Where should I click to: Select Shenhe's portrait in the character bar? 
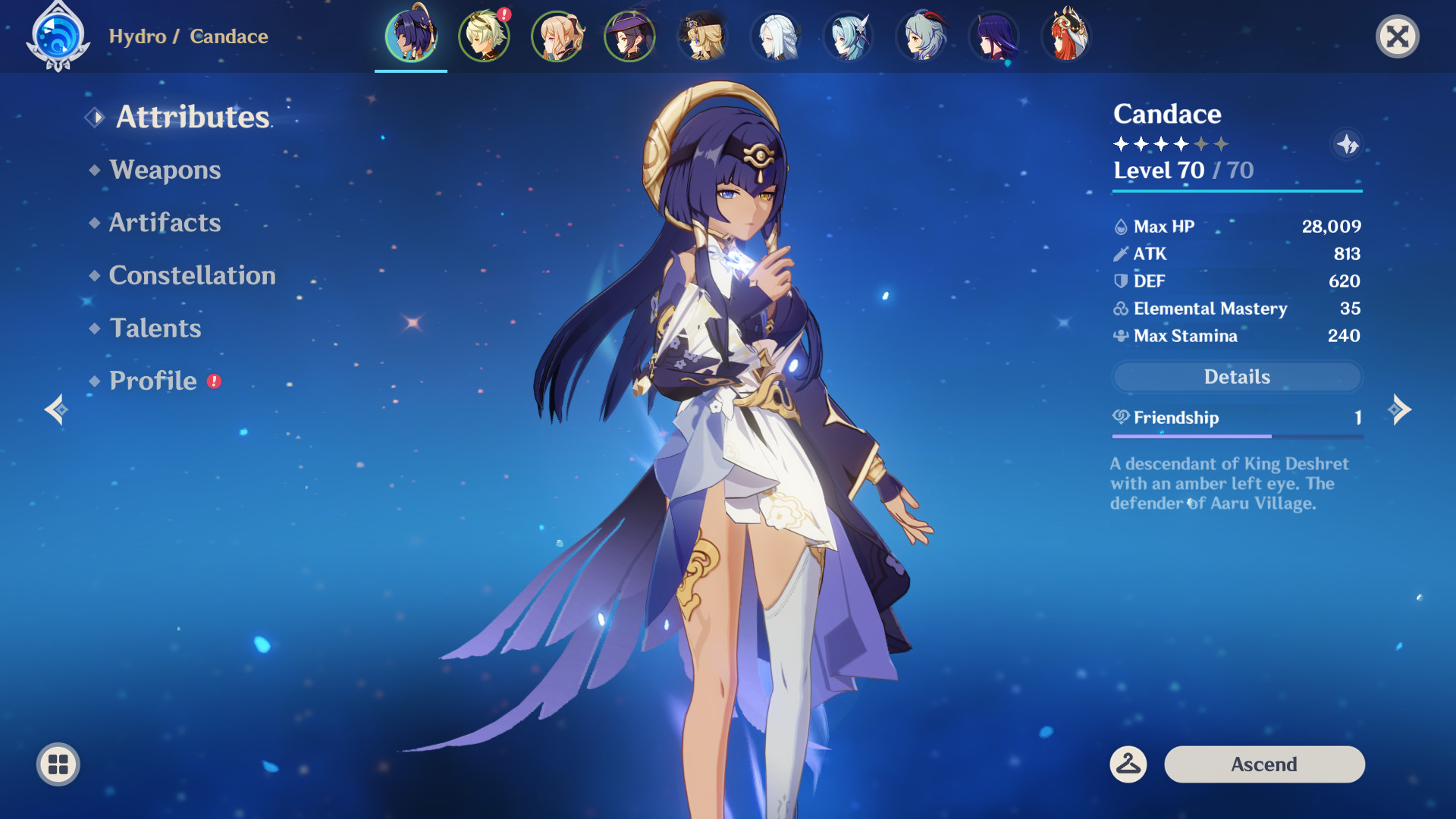[774, 36]
